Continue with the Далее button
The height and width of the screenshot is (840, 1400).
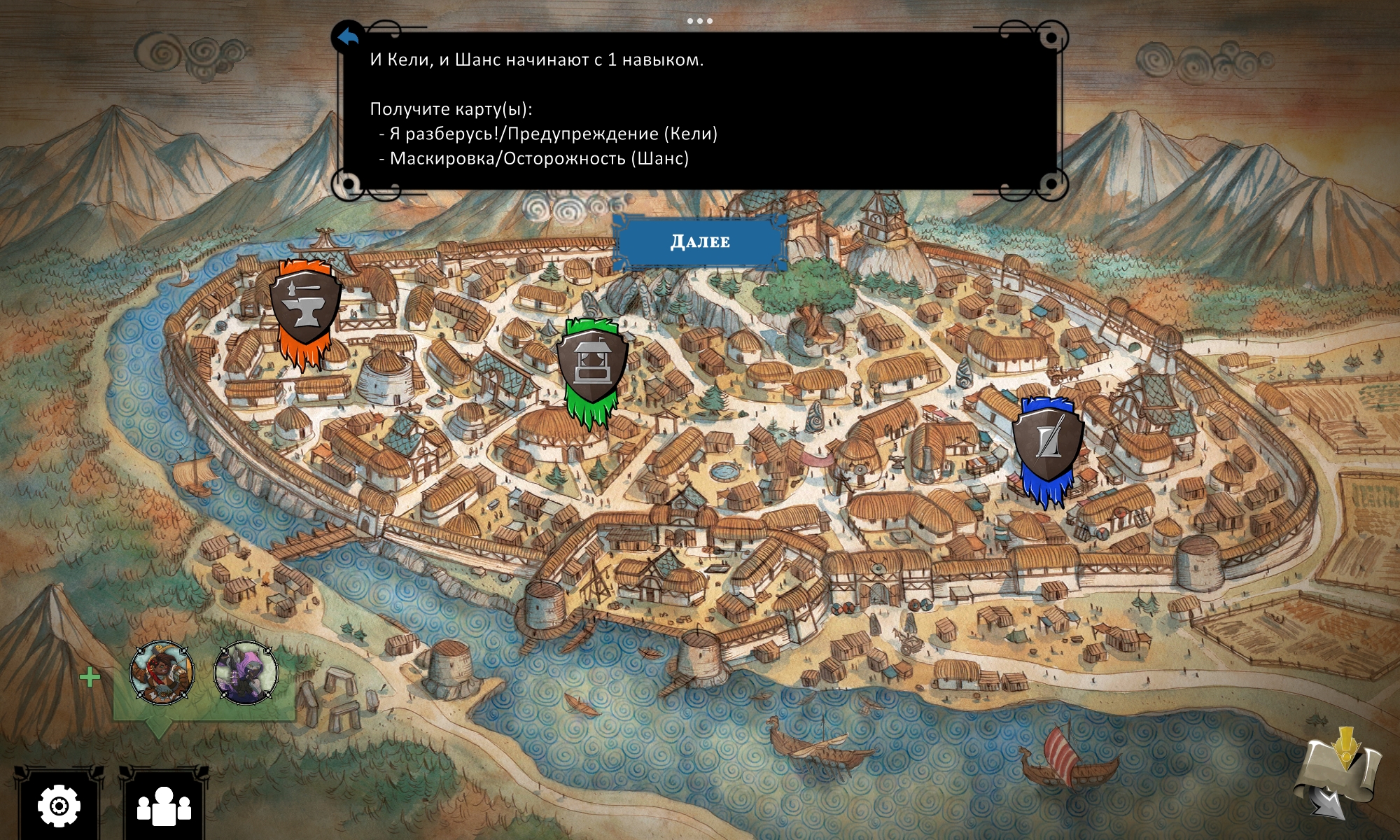pos(700,241)
